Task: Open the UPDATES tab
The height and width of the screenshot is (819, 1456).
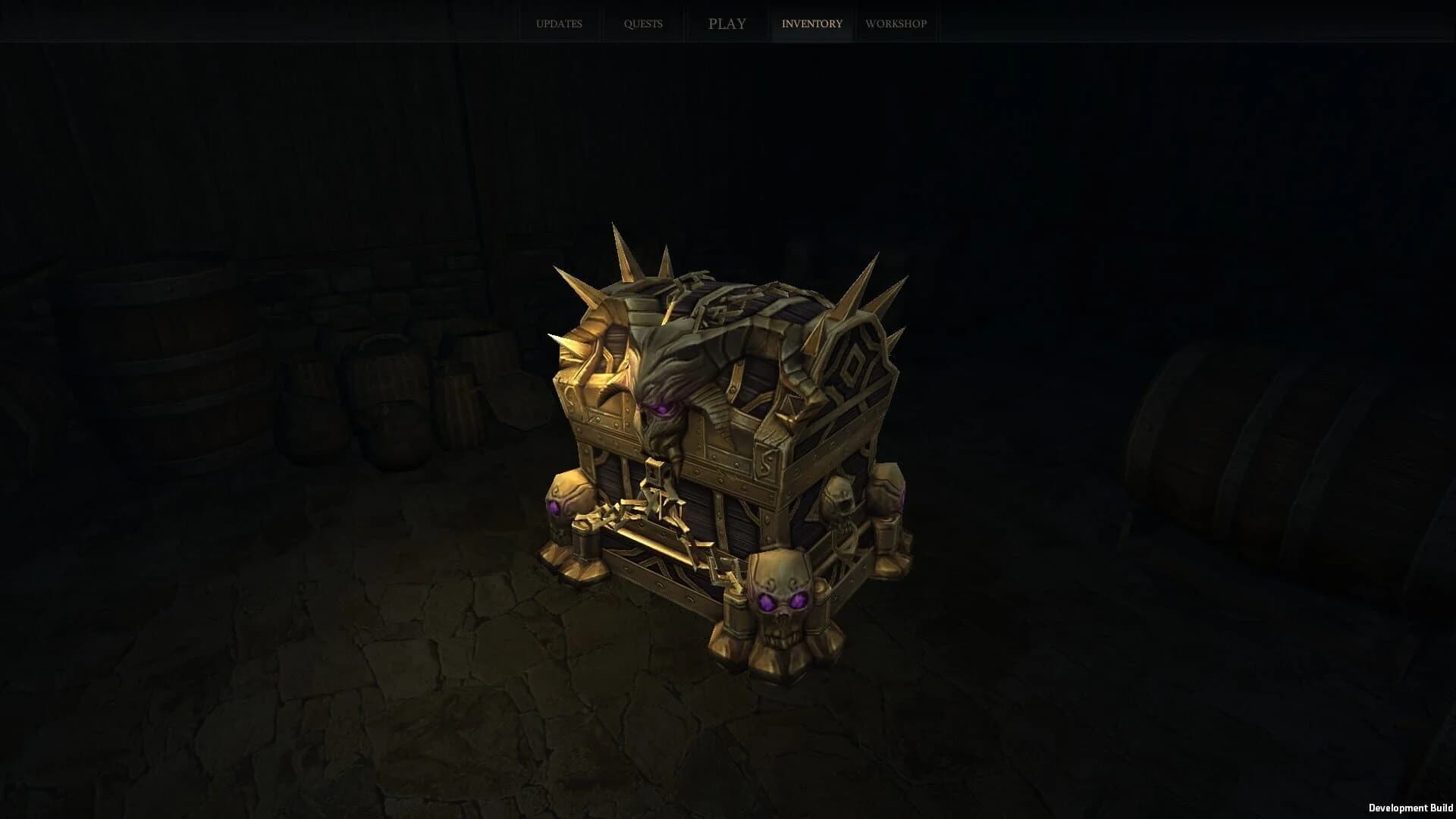Action: coord(559,24)
